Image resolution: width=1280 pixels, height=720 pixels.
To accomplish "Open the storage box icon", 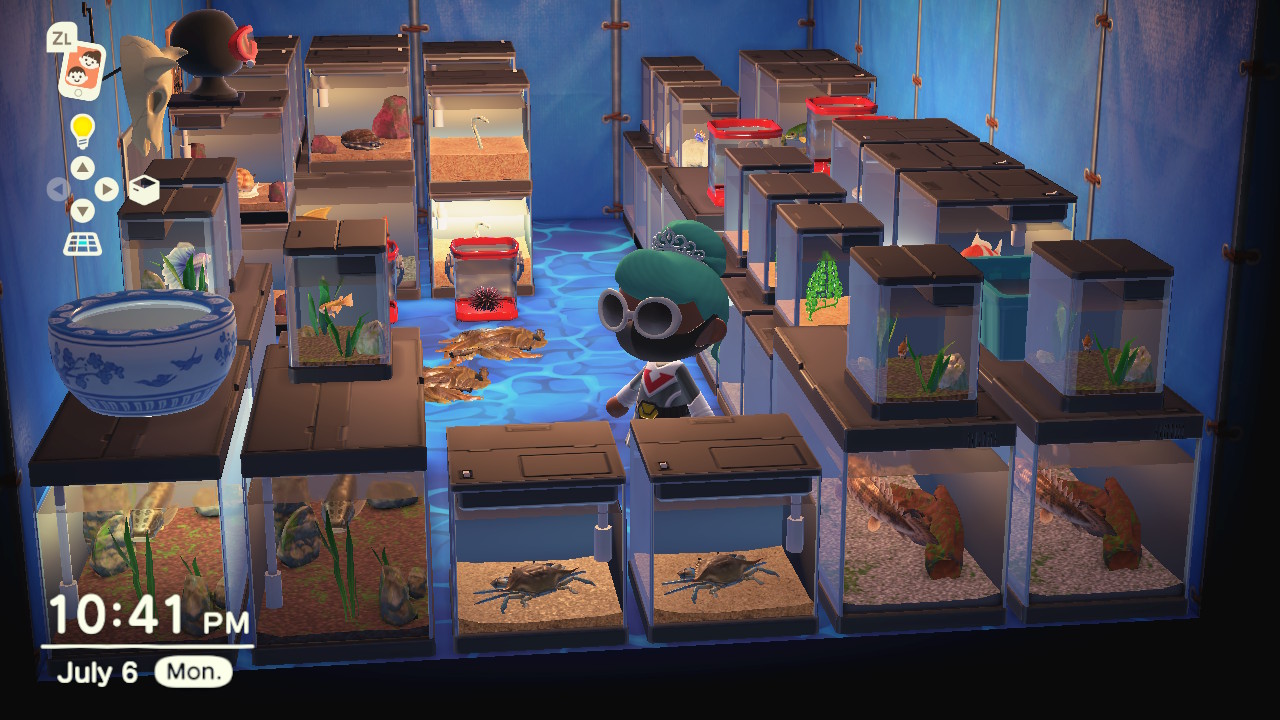I will 144,190.
